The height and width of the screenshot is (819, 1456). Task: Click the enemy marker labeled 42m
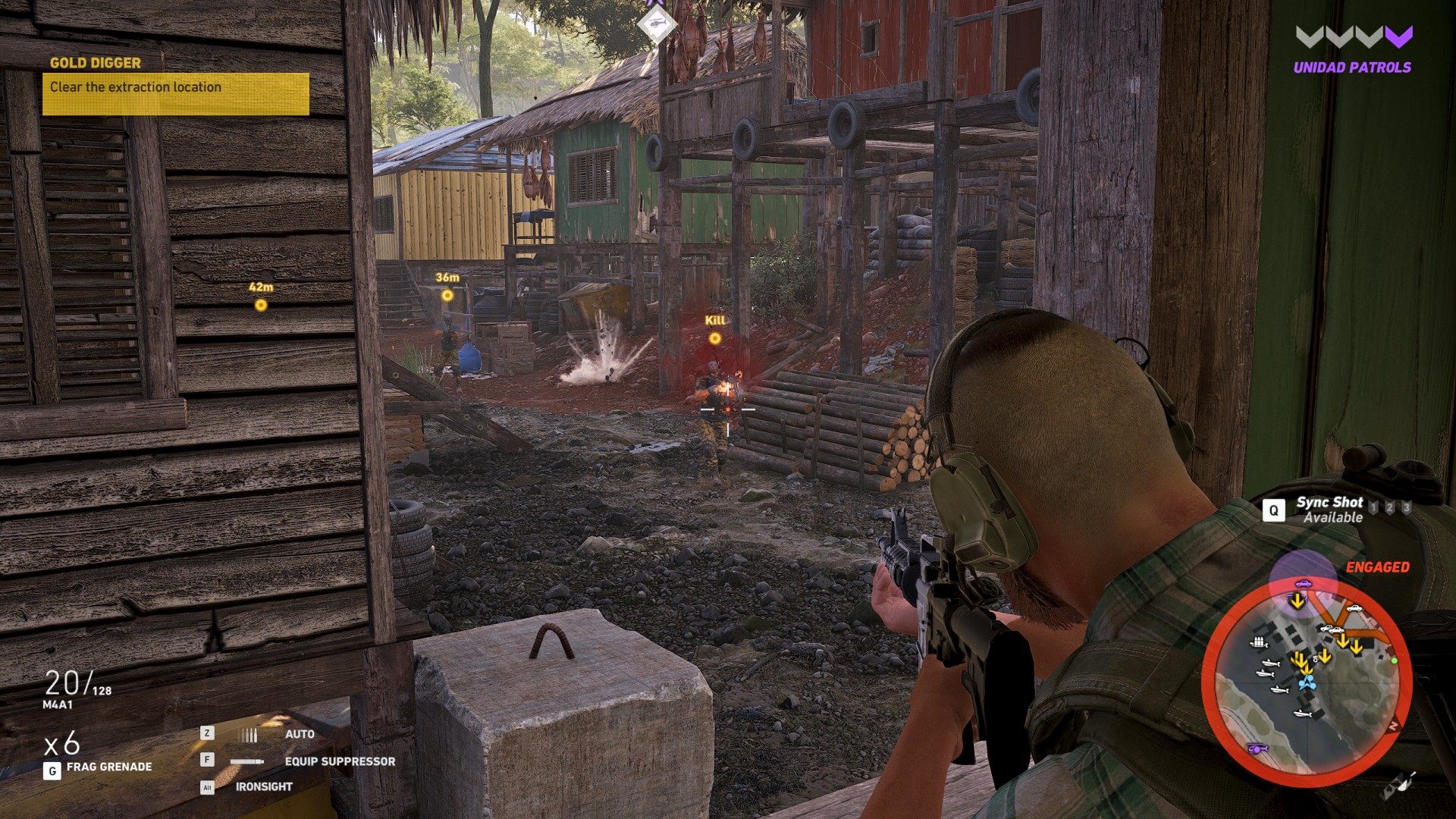tap(260, 305)
